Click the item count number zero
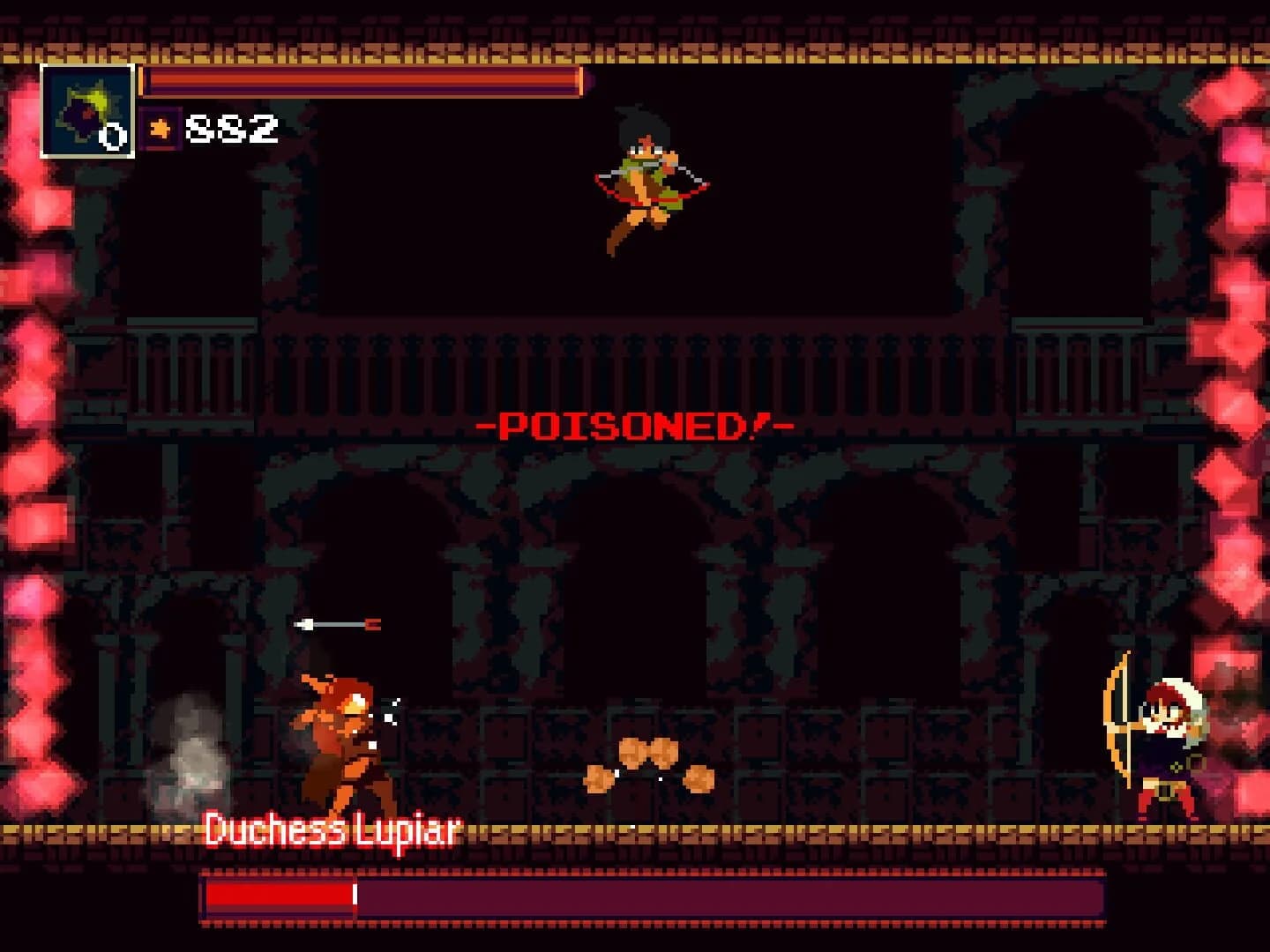Image resolution: width=1270 pixels, height=952 pixels. [114, 137]
